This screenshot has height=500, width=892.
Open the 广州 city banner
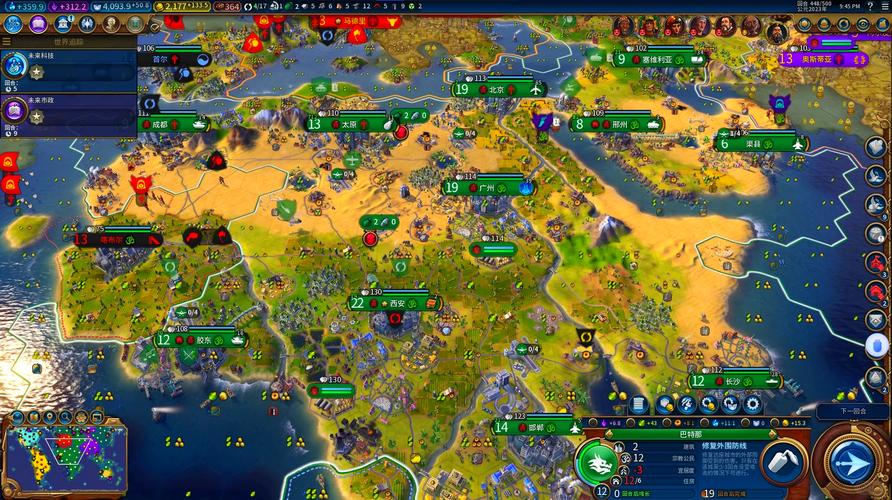click(x=487, y=187)
